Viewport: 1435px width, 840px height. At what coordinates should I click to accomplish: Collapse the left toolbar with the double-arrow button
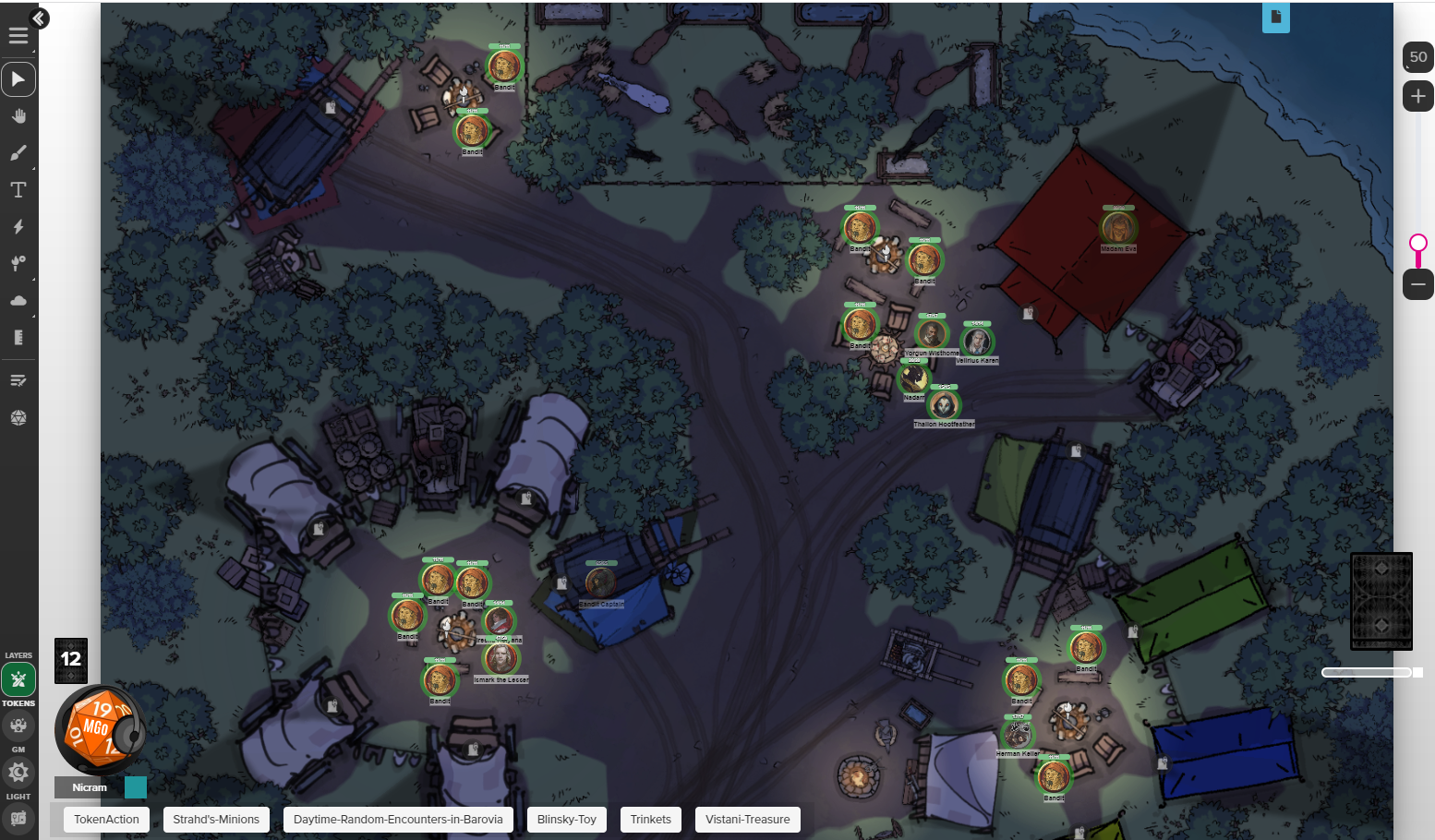pyautogui.click(x=39, y=18)
